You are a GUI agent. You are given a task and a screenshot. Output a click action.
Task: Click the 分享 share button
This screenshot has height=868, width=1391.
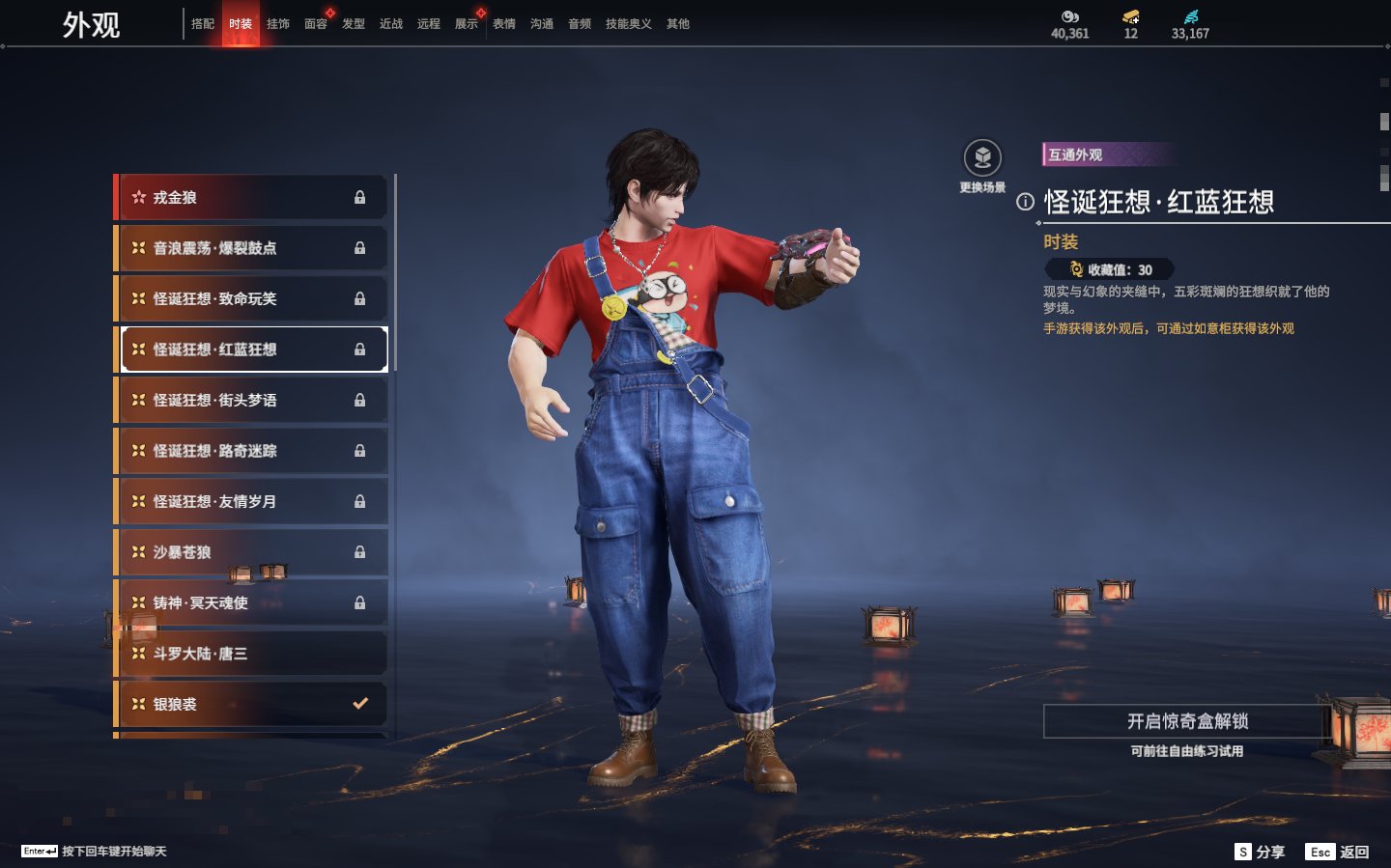1260,852
